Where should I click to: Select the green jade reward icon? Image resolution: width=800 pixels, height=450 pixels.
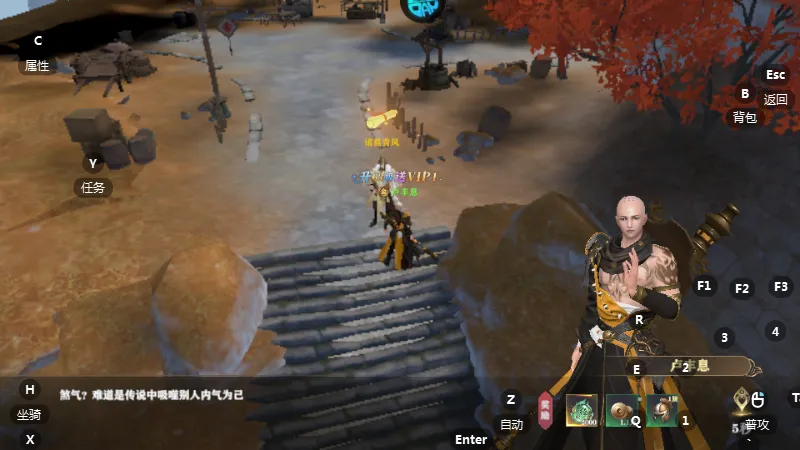[x=582, y=410]
